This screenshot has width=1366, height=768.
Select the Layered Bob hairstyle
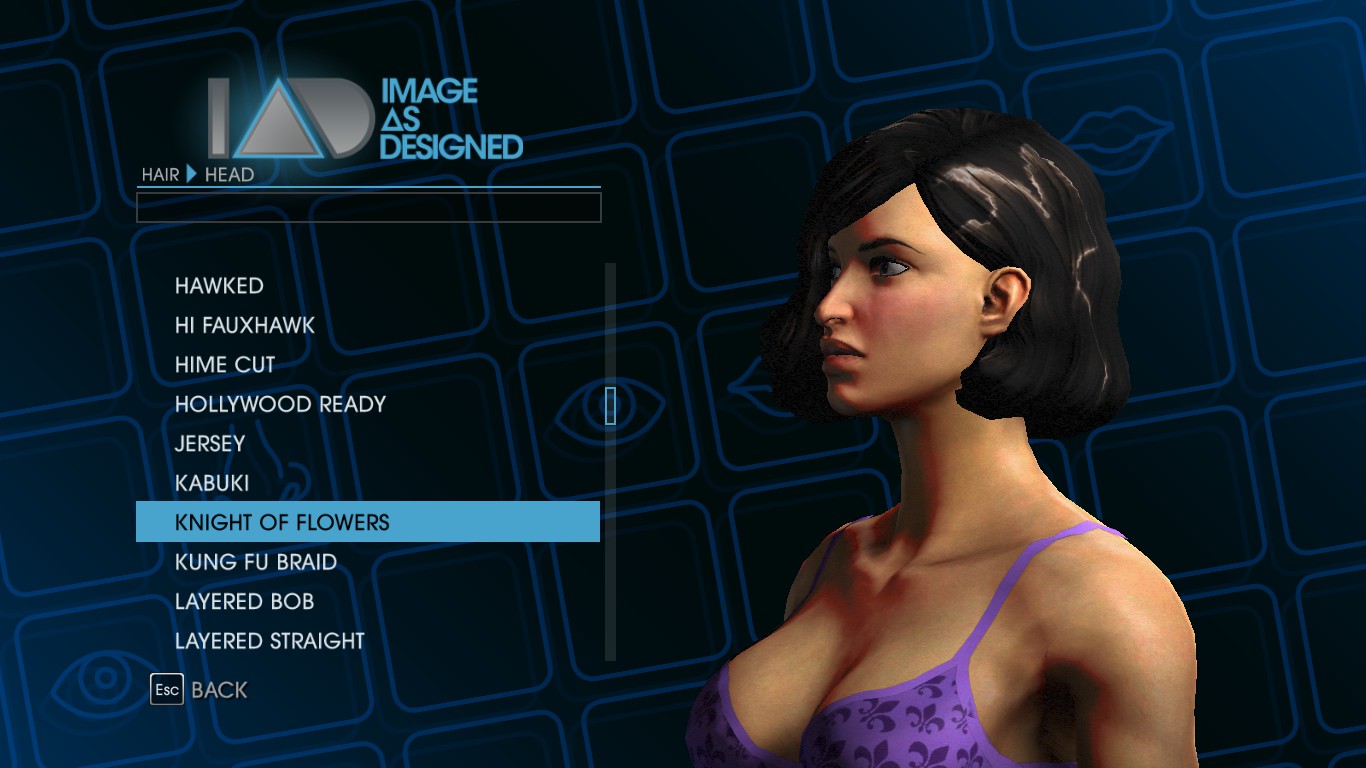coord(245,601)
